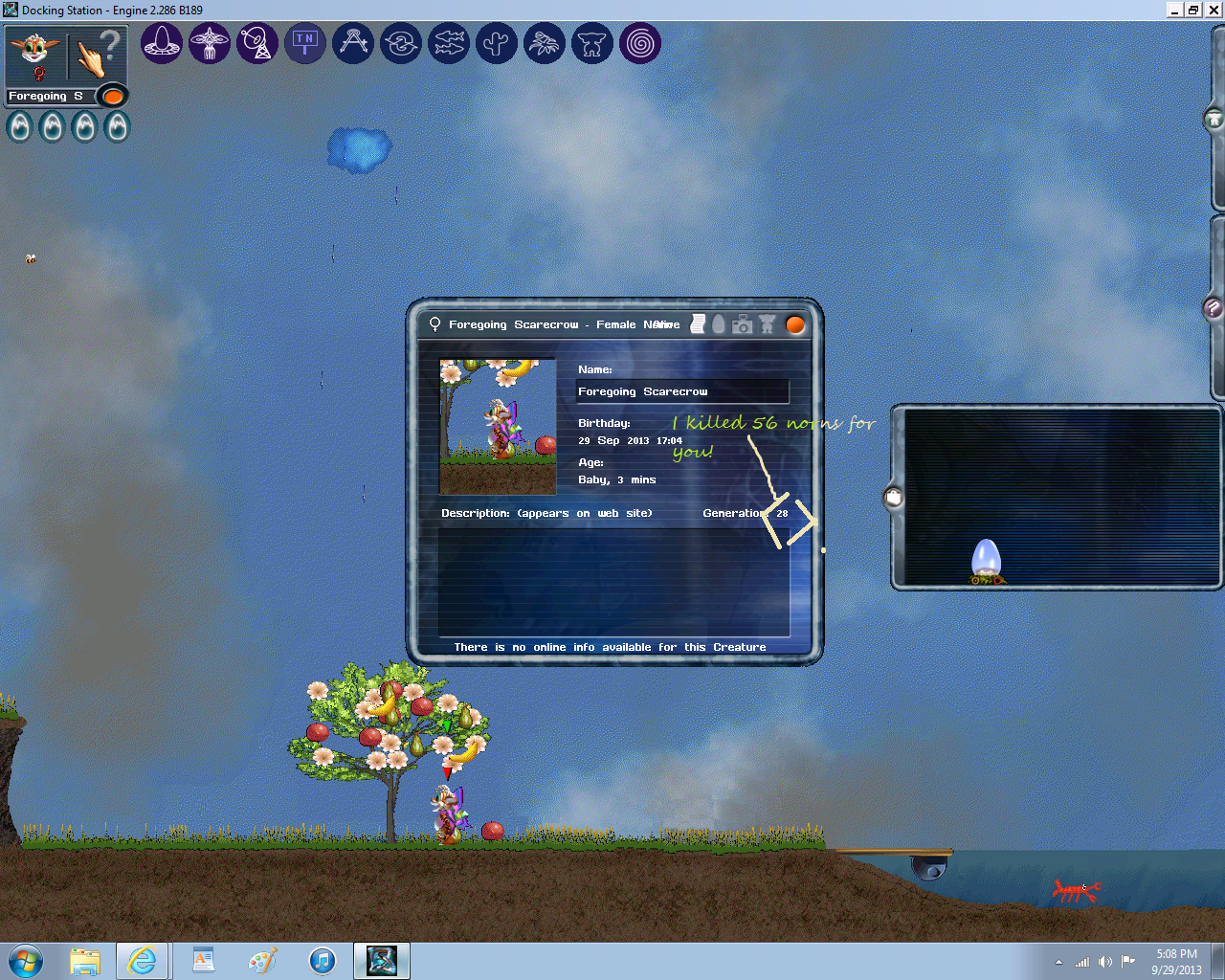This screenshot has width=1225, height=980.
Task: Open the comms room via satellite dish icon
Action: click(257, 43)
